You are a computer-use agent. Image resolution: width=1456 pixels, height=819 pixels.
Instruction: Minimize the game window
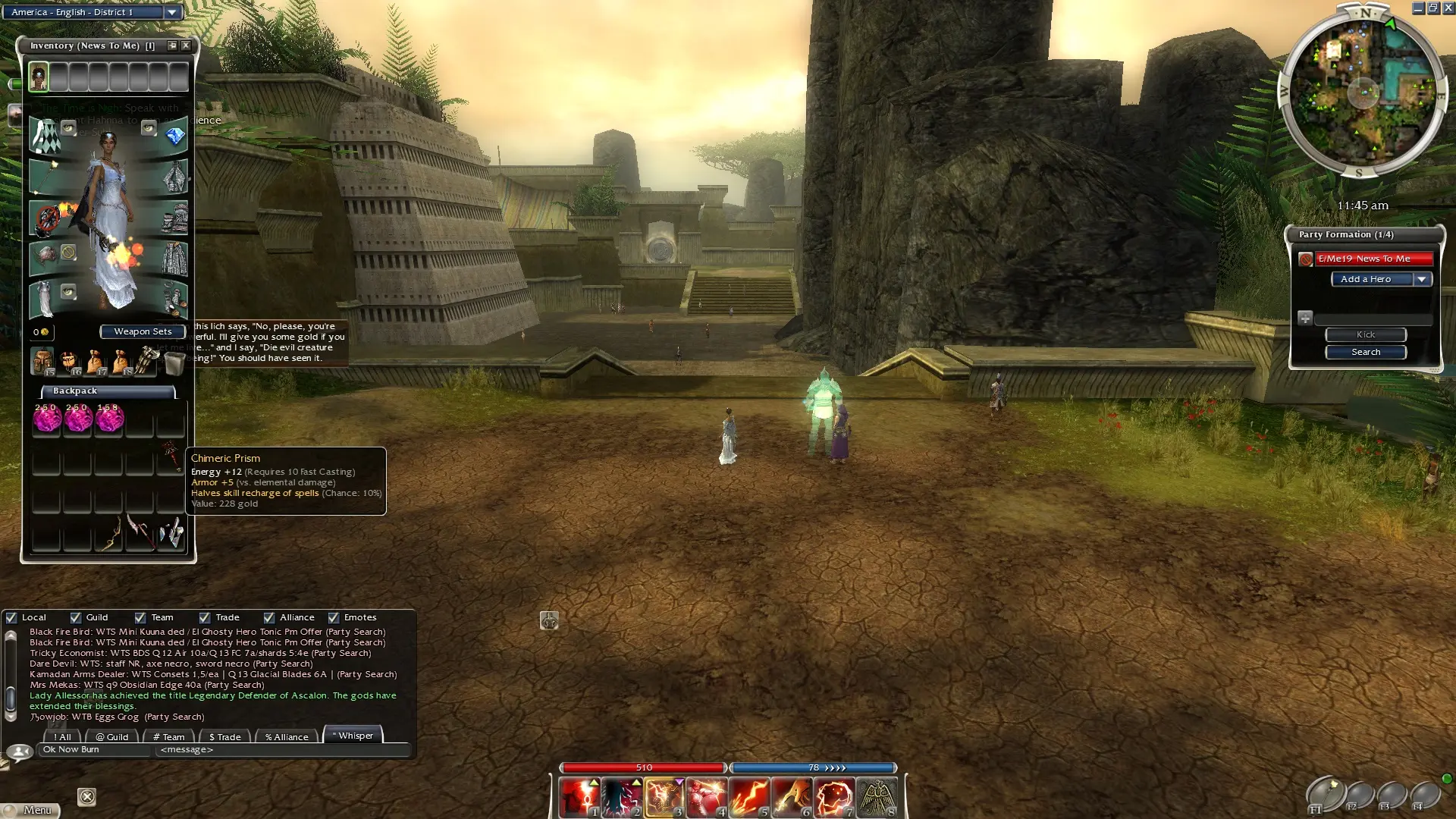click(x=1417, y=8)
